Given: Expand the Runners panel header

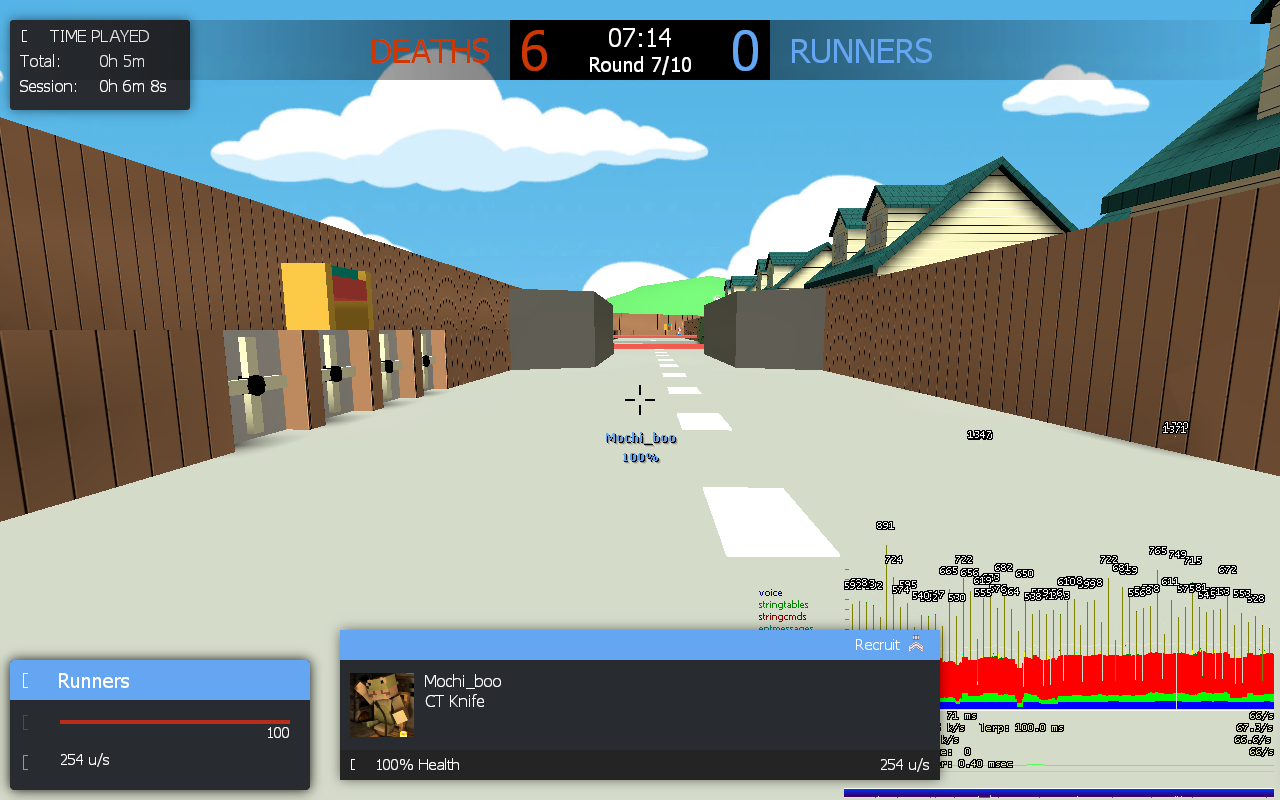Looking at the screenshot, I should 160,680.
